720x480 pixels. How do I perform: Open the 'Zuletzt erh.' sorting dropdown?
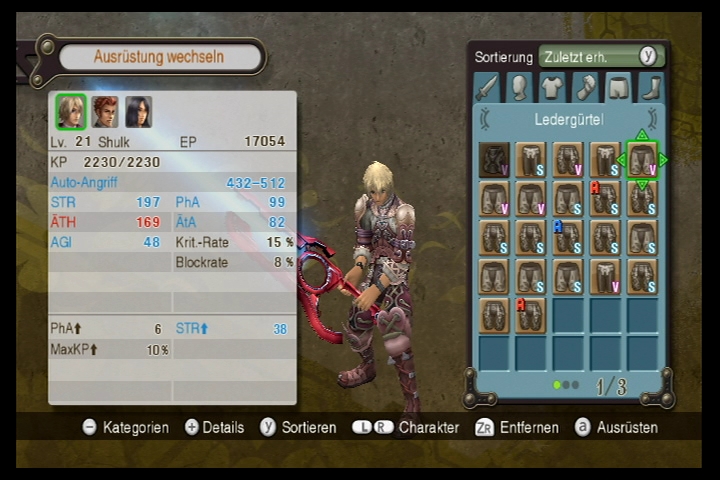(590, 56)
